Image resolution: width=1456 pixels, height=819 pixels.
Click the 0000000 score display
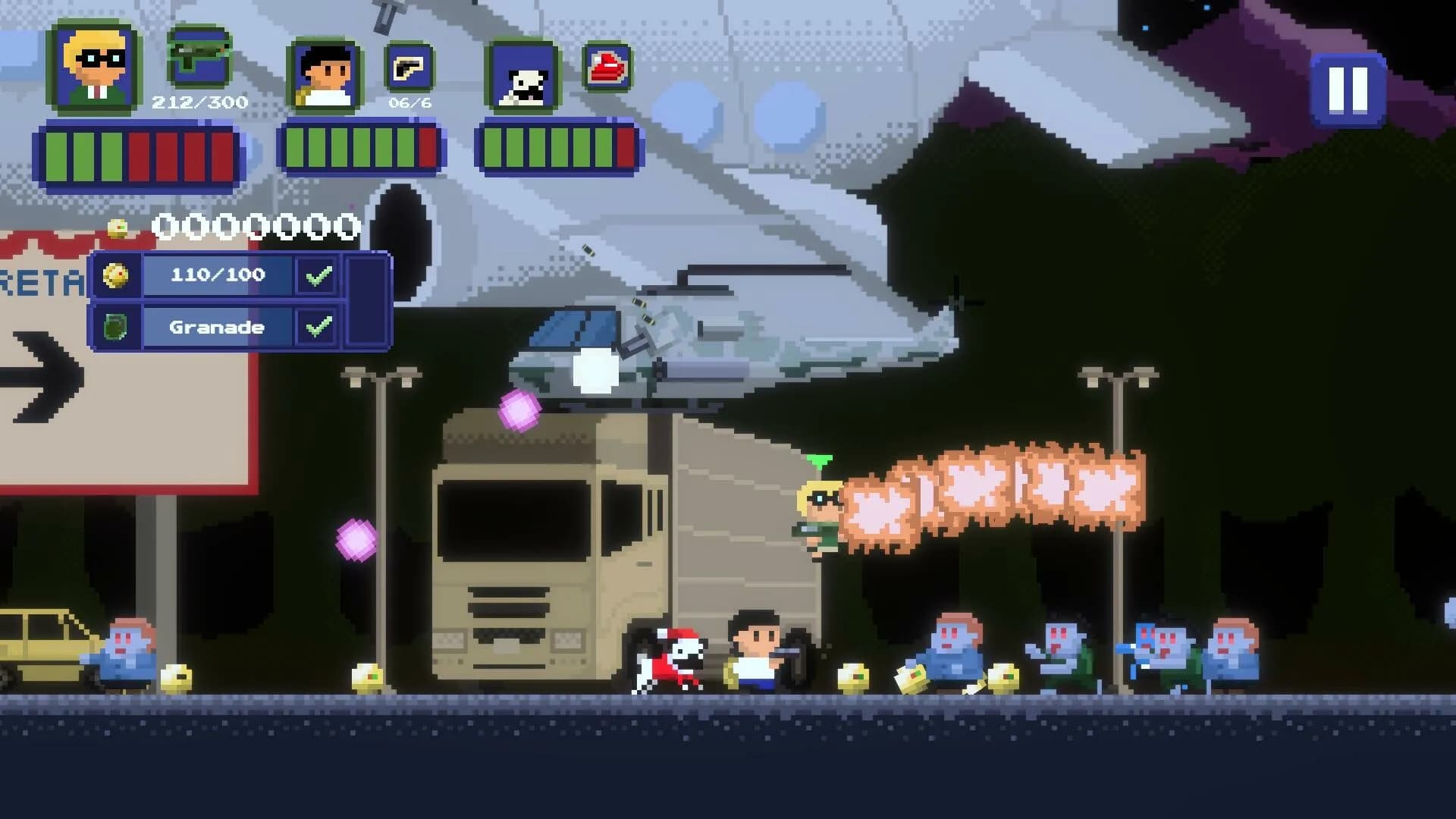pos(254,225)
